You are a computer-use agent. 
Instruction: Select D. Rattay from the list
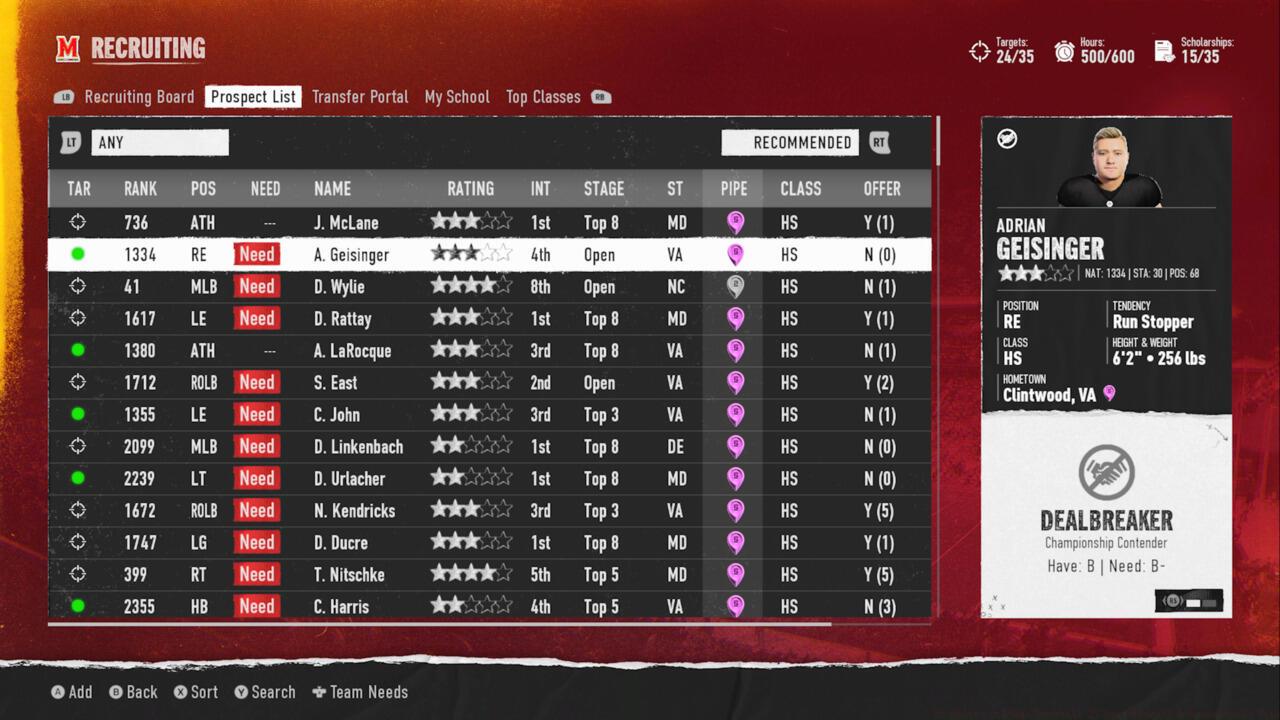[x=342, y=319]
